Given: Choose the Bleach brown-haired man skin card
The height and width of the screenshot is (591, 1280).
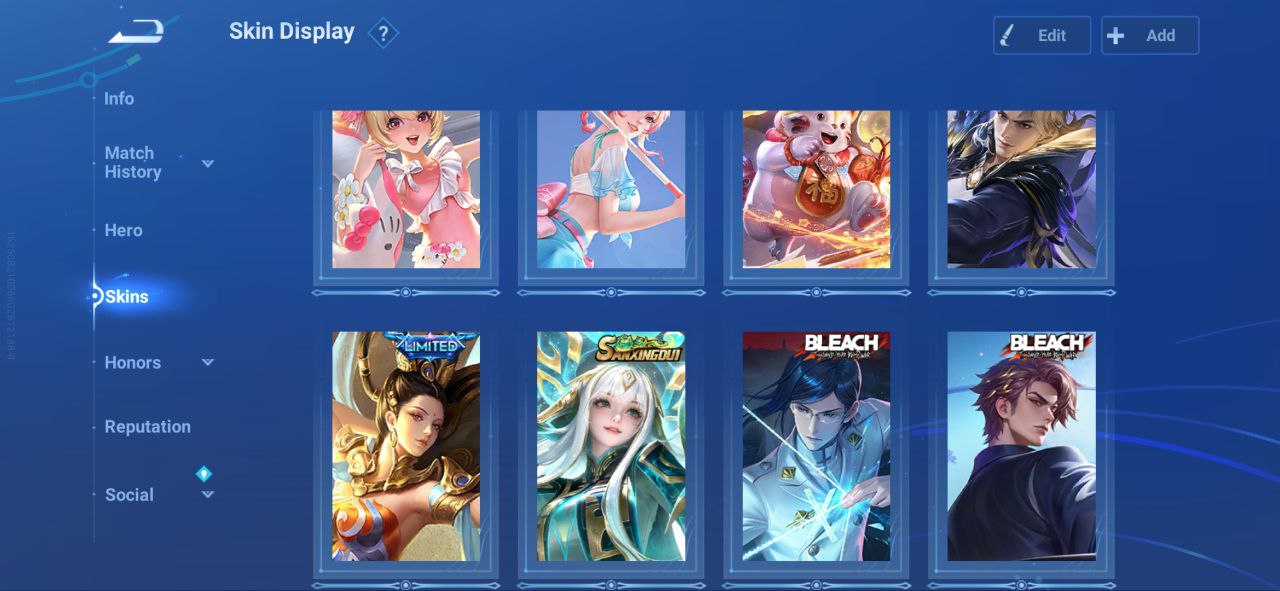Looking at the screenshot, I should (x=1021, y=446).
